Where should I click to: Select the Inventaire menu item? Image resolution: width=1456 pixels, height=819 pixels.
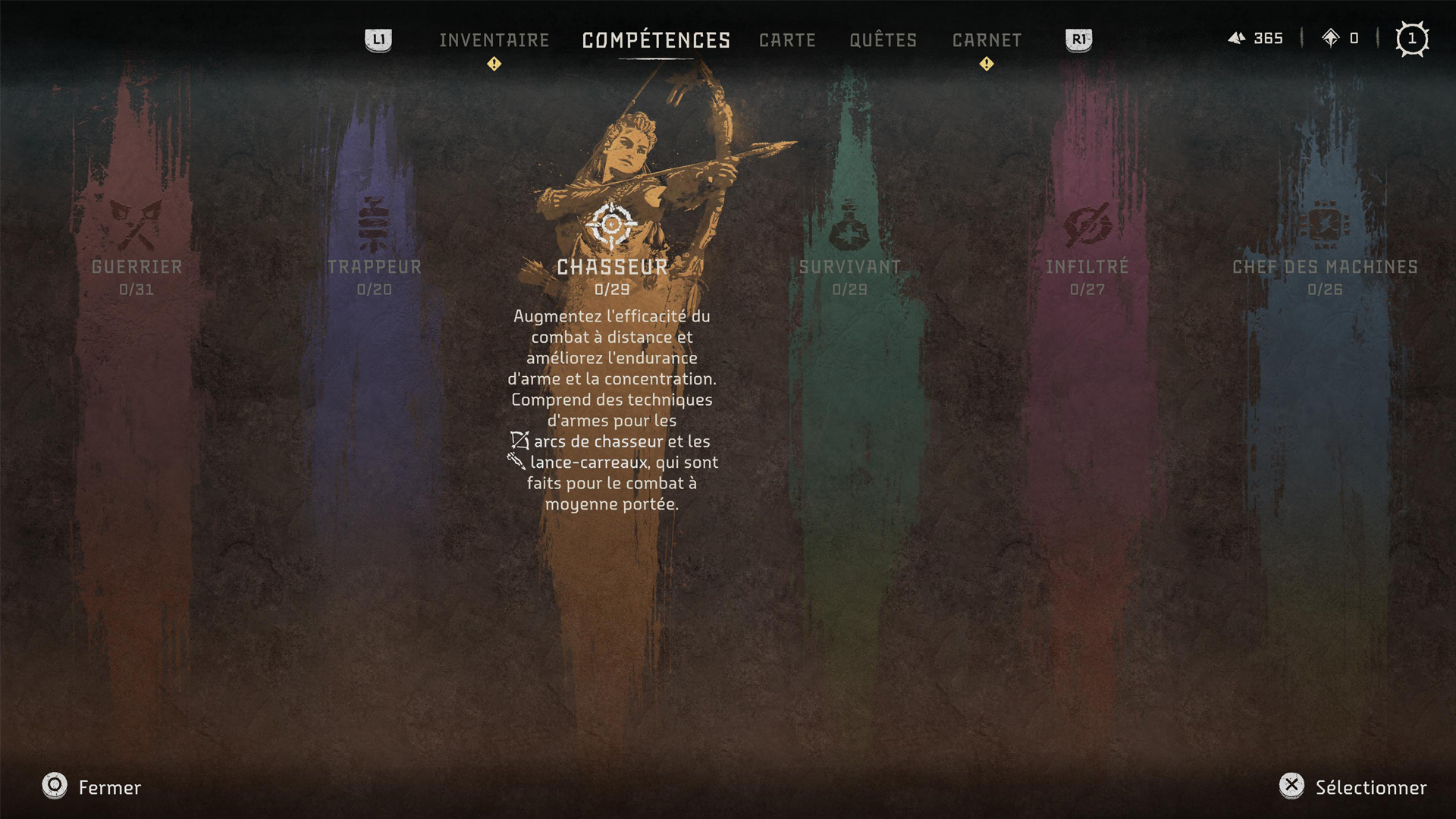[x=494, y=40]
